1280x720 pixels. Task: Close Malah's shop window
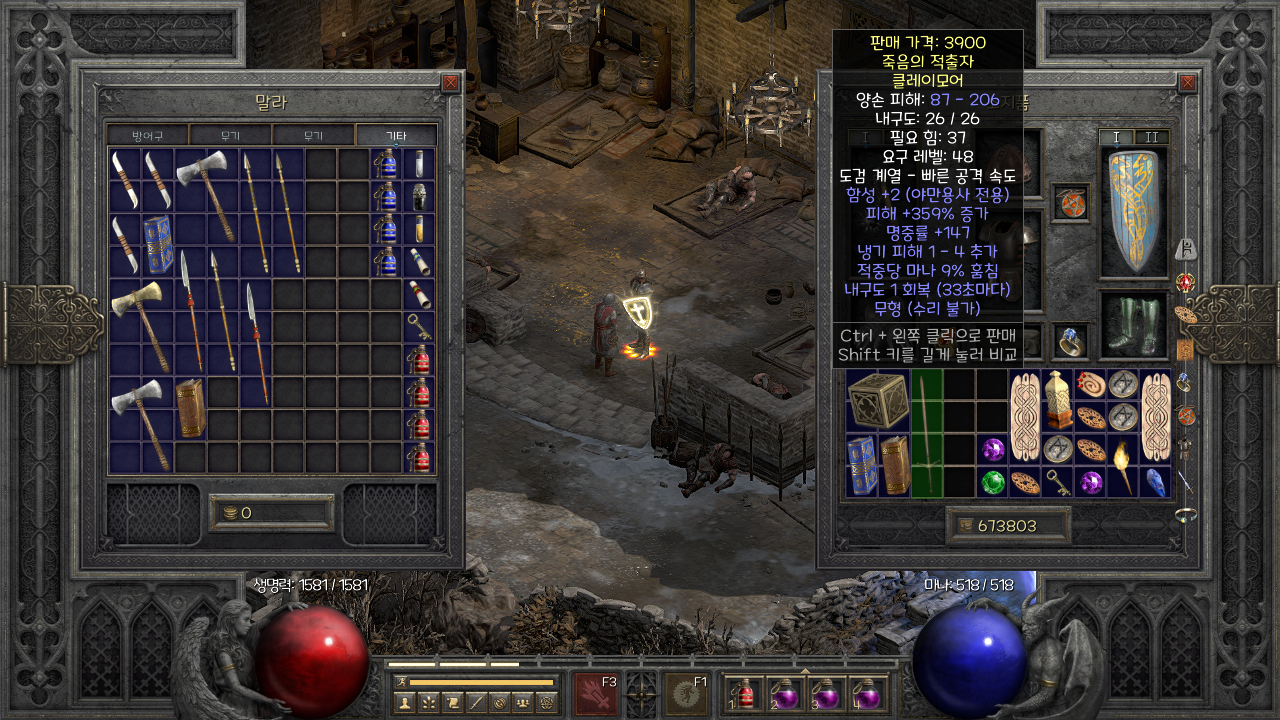click(451, 83)
